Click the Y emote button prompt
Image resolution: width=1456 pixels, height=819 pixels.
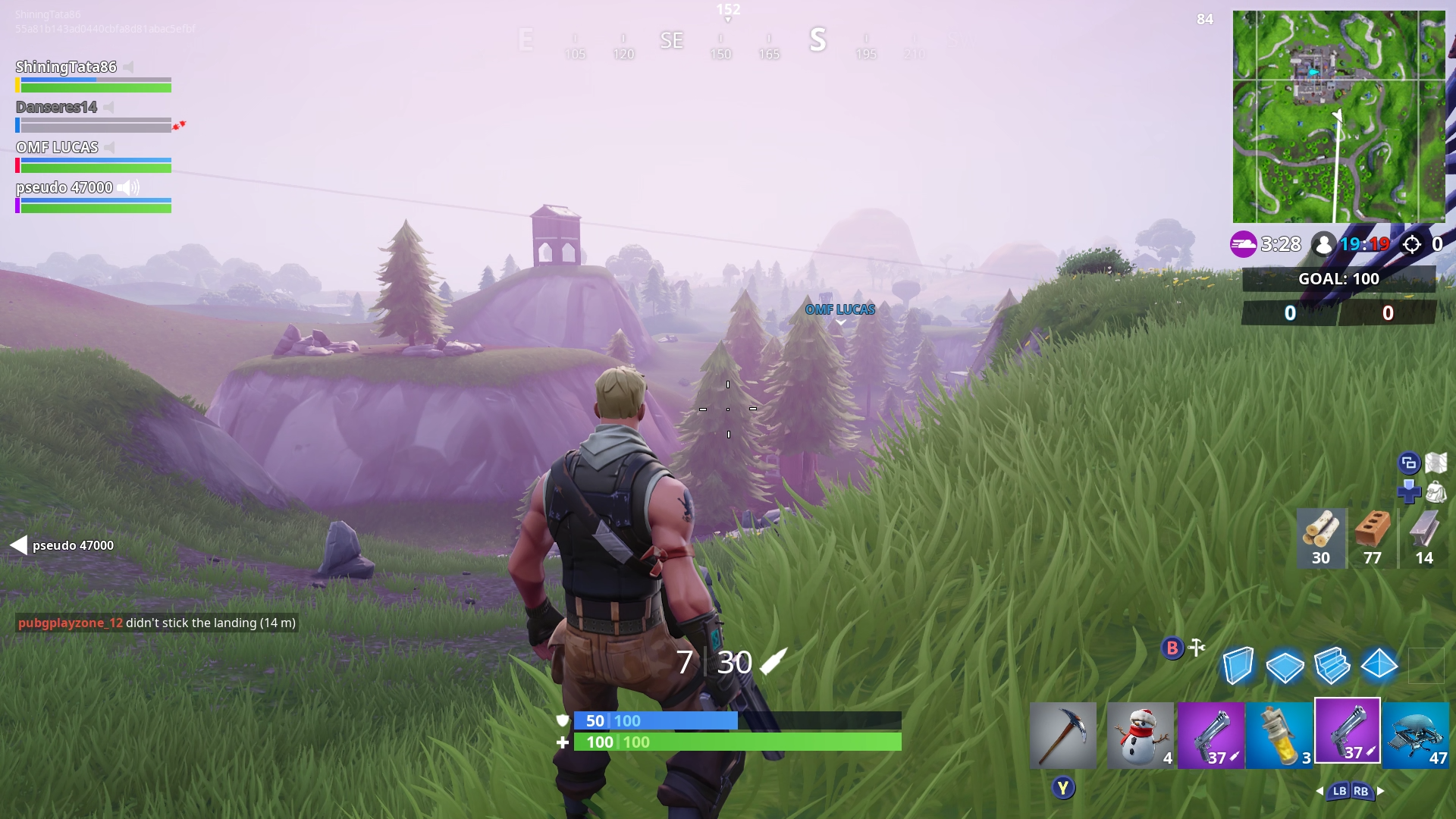point(1063,787)
